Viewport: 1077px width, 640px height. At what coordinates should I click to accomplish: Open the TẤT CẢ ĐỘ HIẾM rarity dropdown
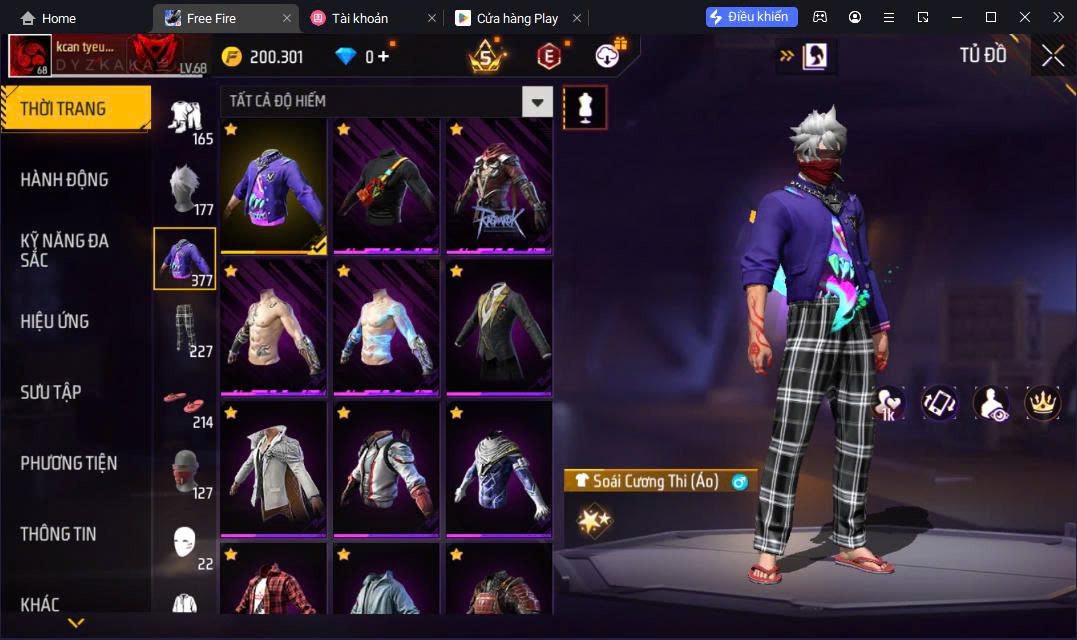click(538, 101)
